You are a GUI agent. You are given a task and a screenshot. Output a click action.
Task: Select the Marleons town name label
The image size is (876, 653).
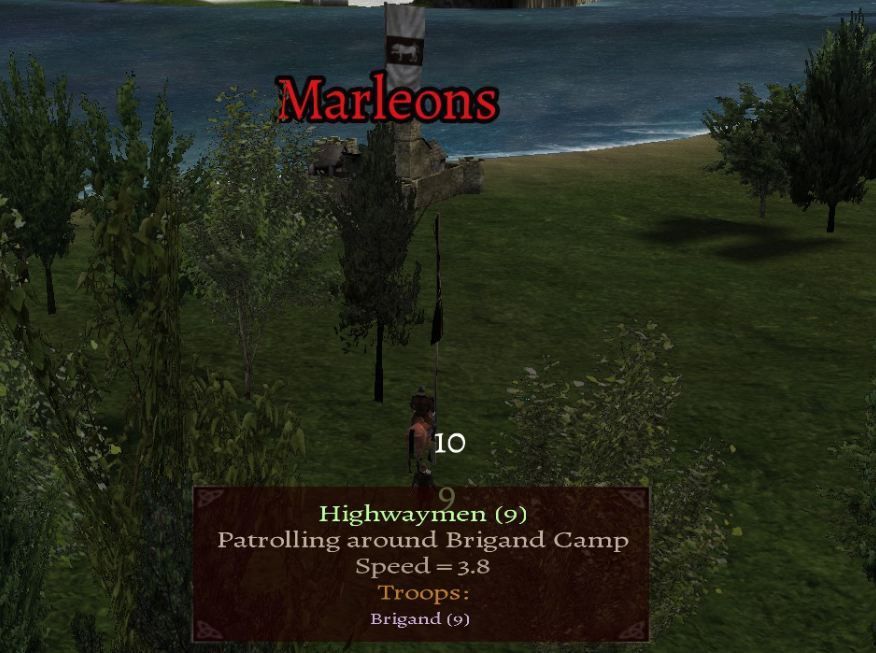388,100
